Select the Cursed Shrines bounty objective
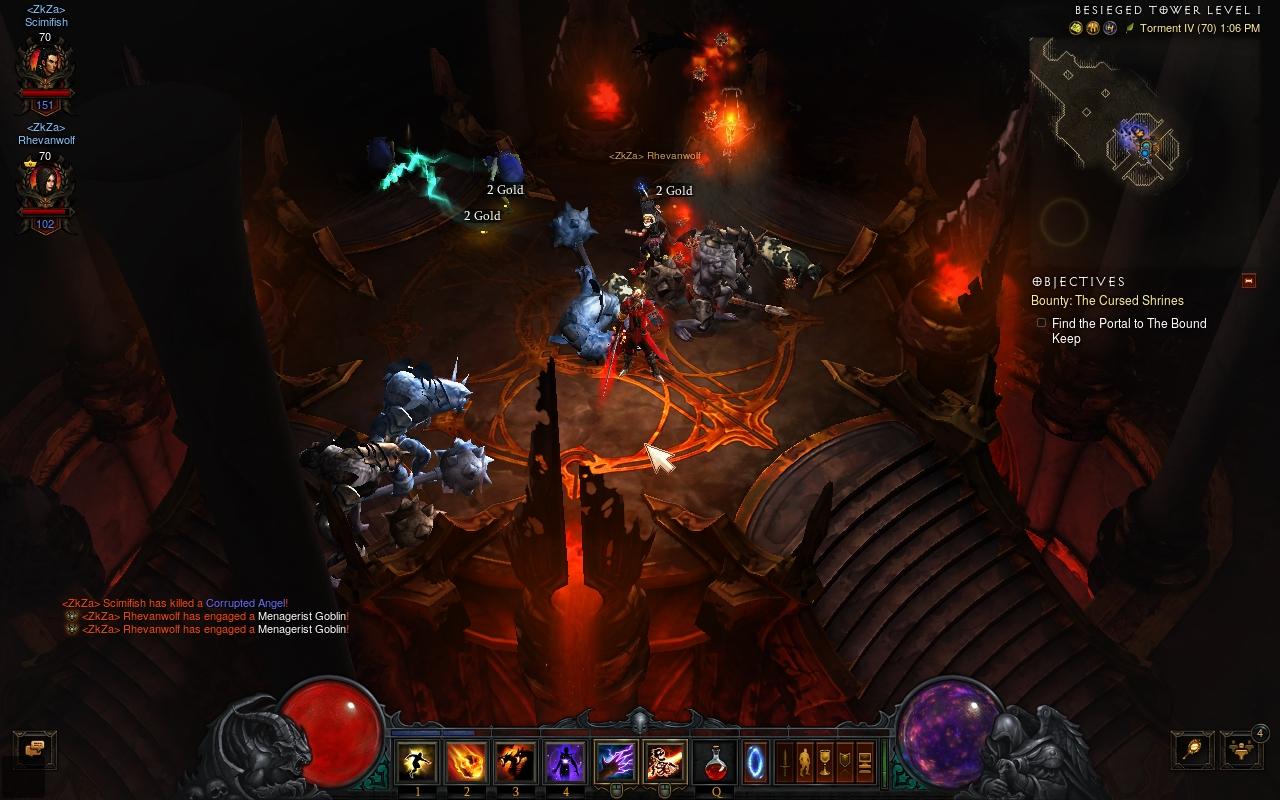Image resolution: width=1280 pixels, height=800 pixels. (x=1107, y=300)
